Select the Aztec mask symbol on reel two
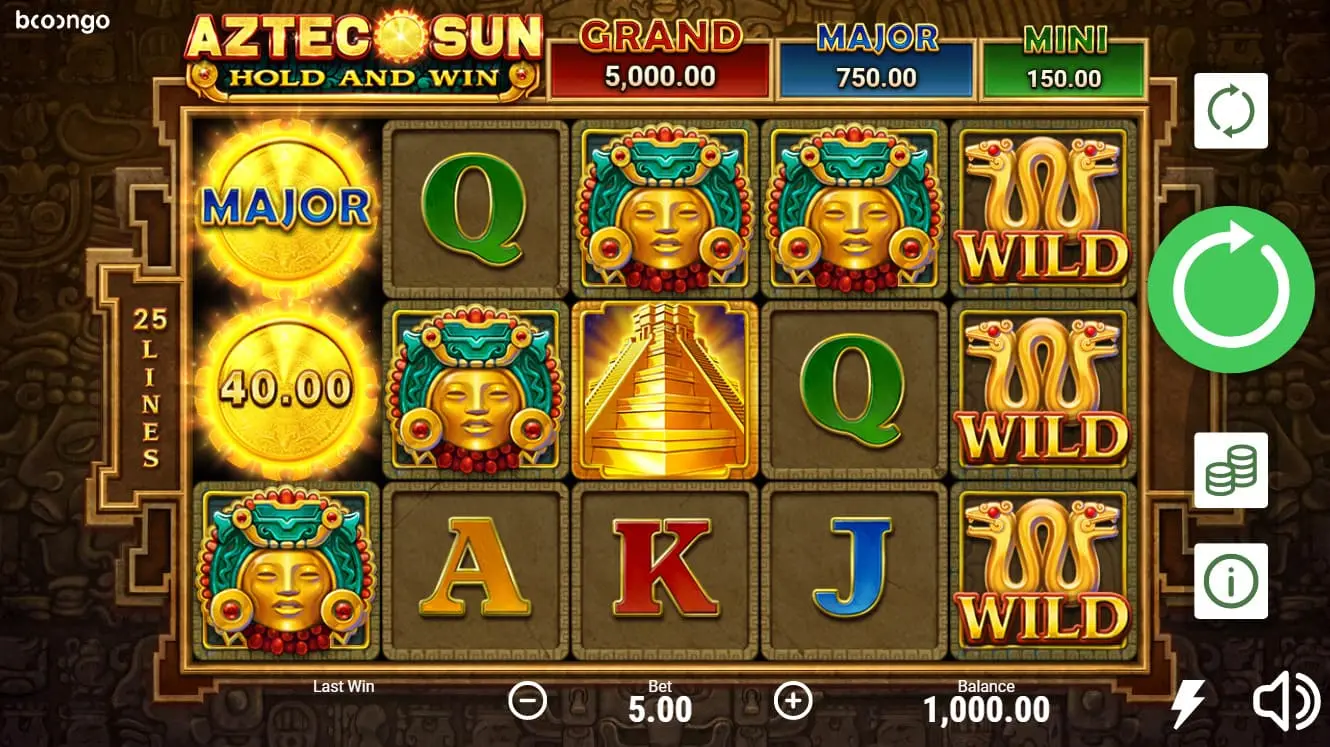 point(475,390)
